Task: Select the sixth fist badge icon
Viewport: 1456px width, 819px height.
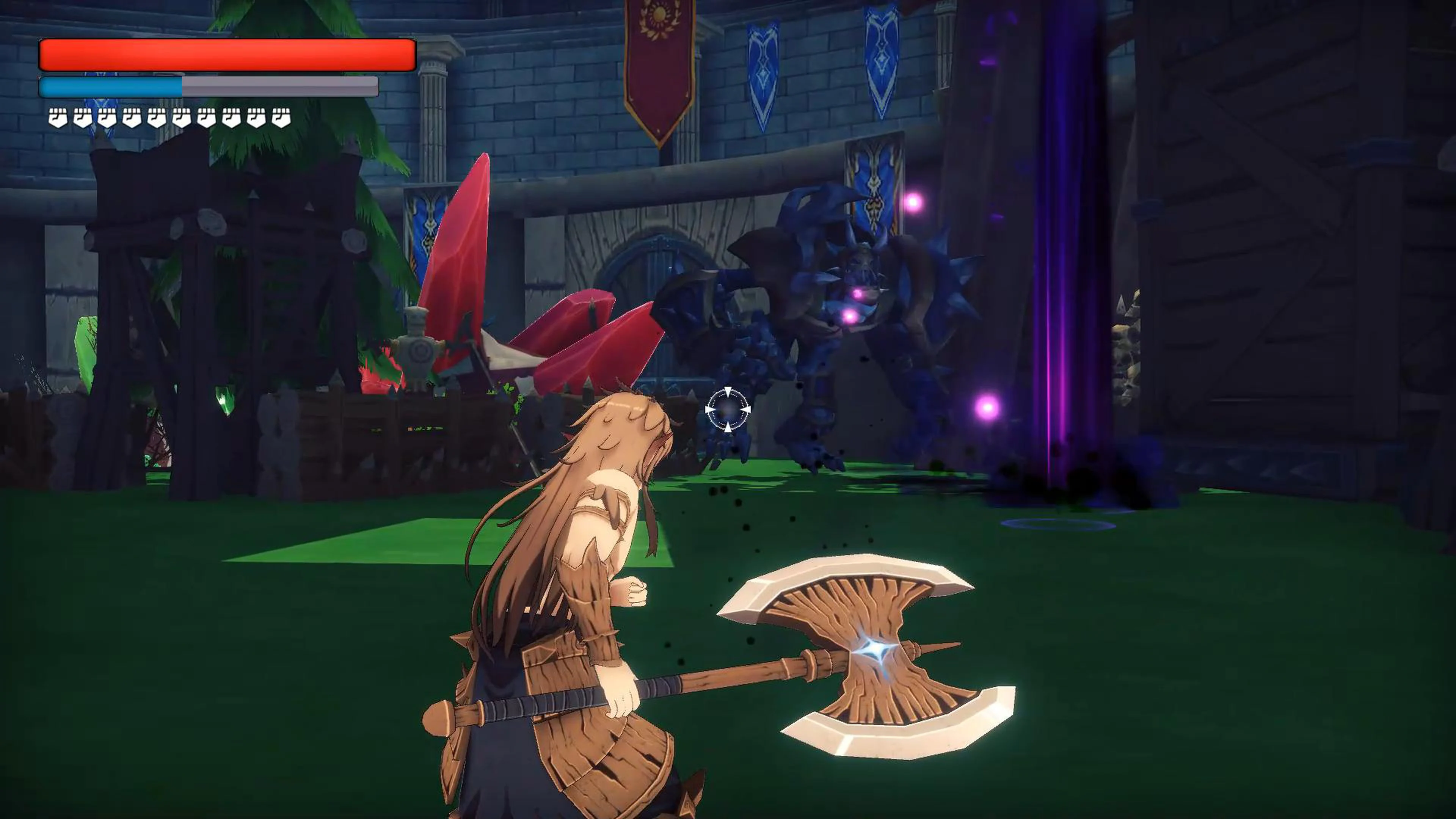Action: [x=182, y=116]
